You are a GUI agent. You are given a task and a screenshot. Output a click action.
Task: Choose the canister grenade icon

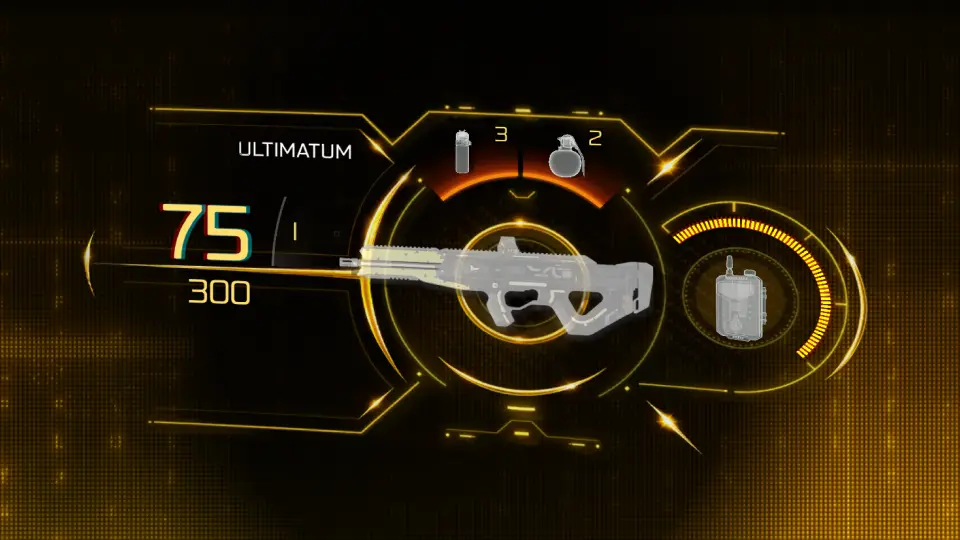pyautogui.click(x=463, y=152)
